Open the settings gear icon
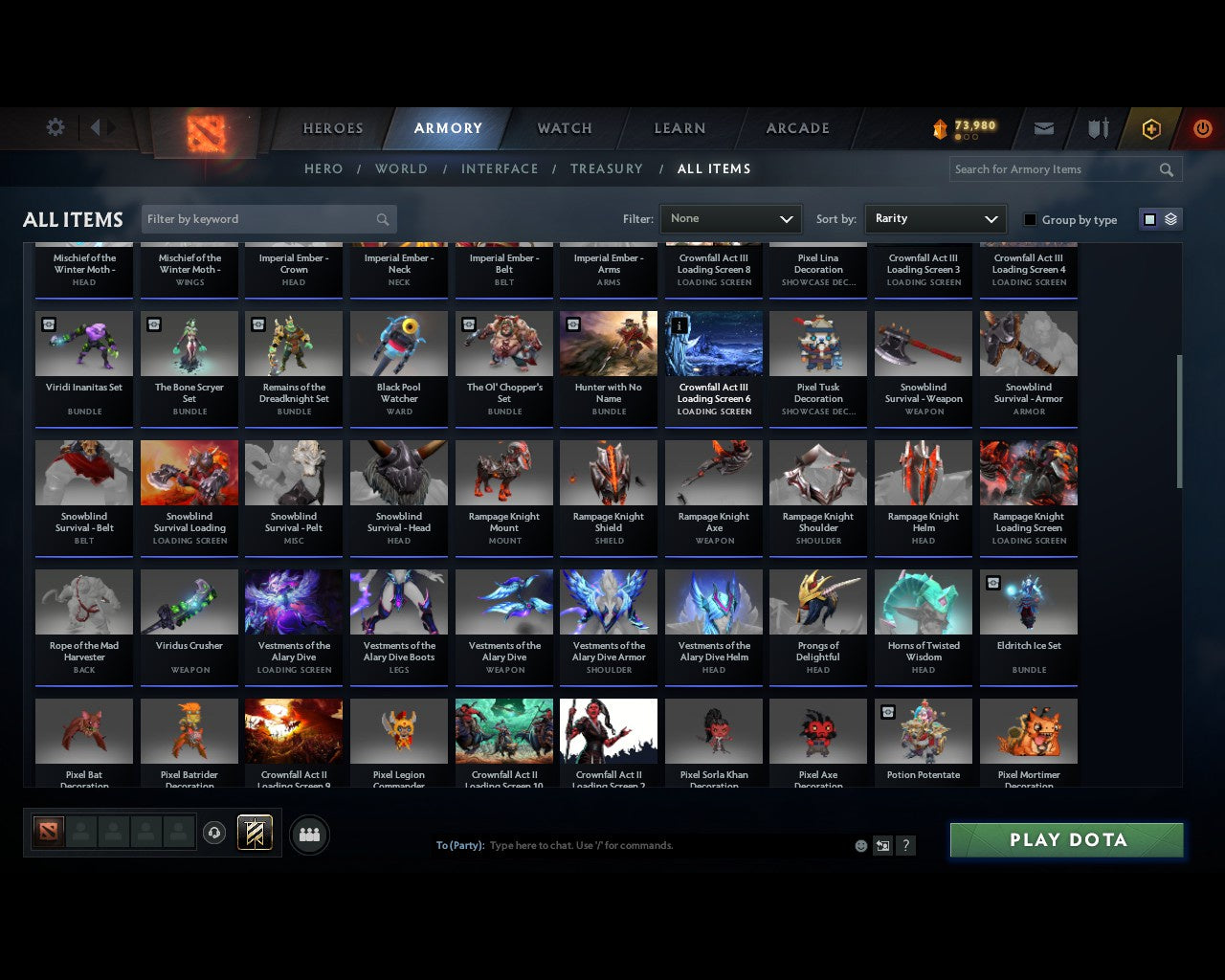The width and height of the screenshot is (1225, 980). pos(55,127)
